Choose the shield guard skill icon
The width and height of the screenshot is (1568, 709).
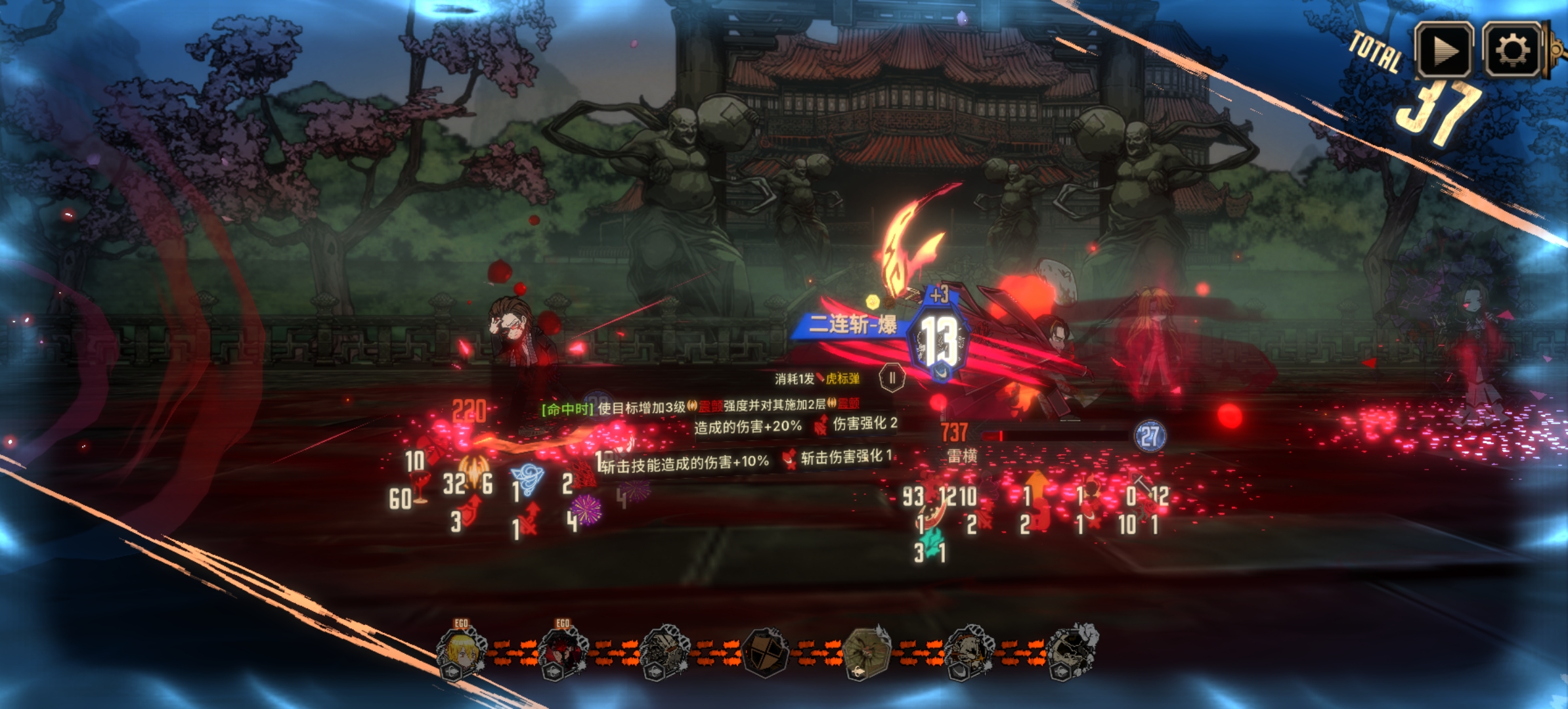(x=766, y=652)
